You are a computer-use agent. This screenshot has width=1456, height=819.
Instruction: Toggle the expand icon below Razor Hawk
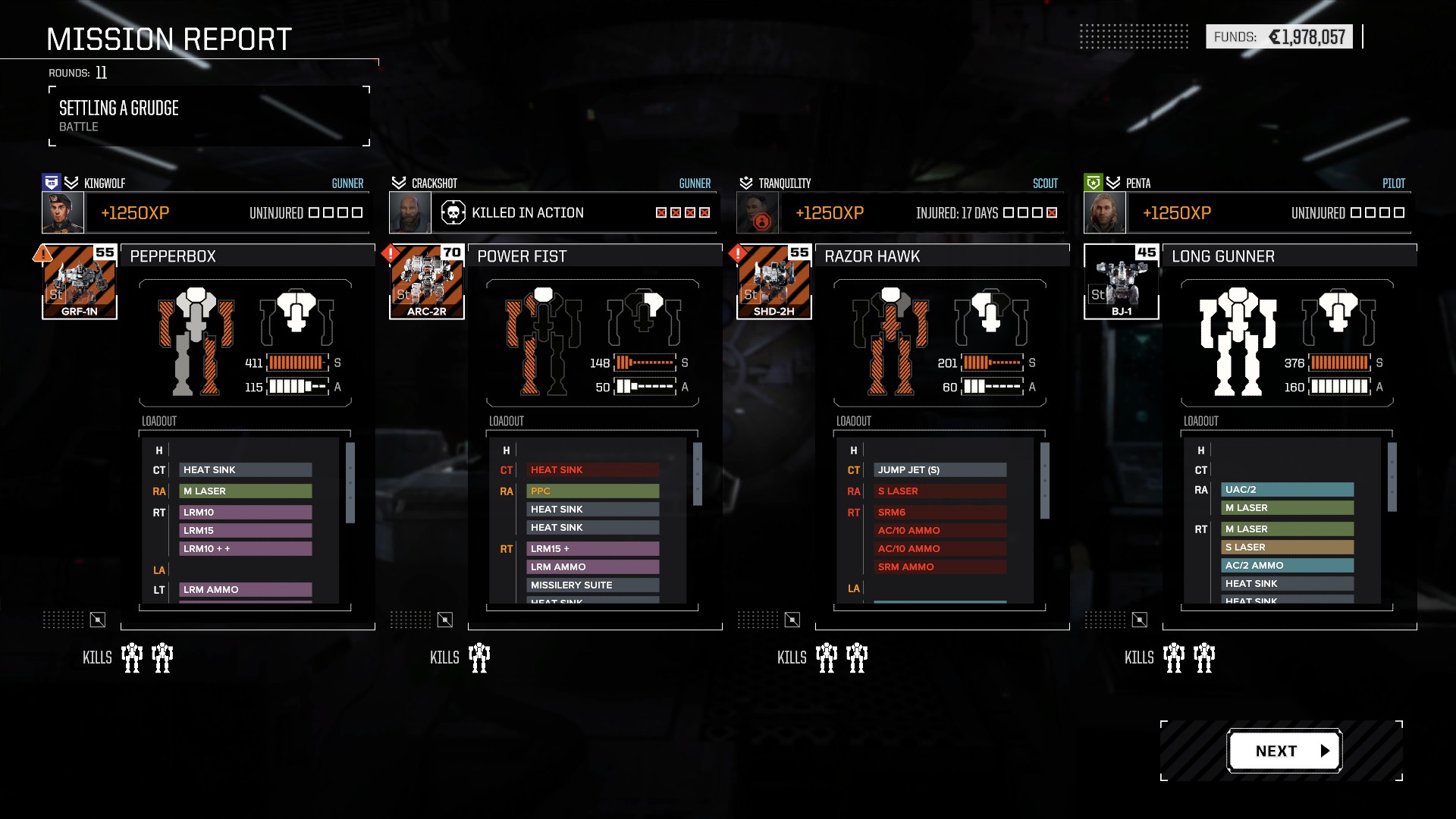coord(792,620)
